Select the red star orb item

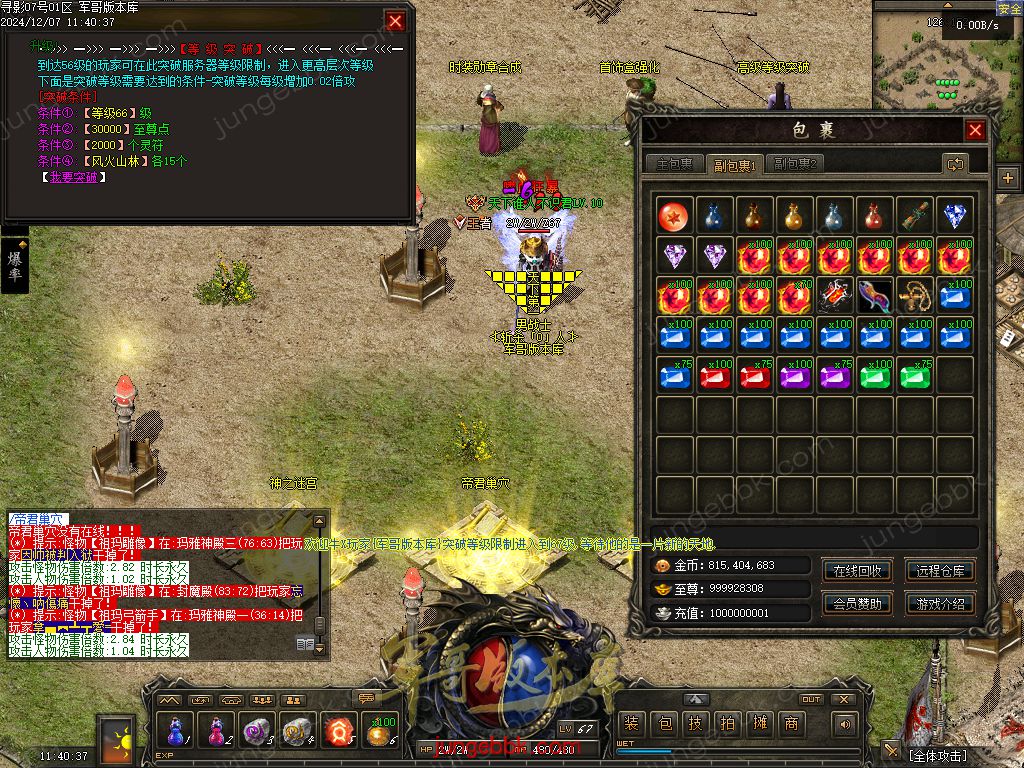(674, 216)
